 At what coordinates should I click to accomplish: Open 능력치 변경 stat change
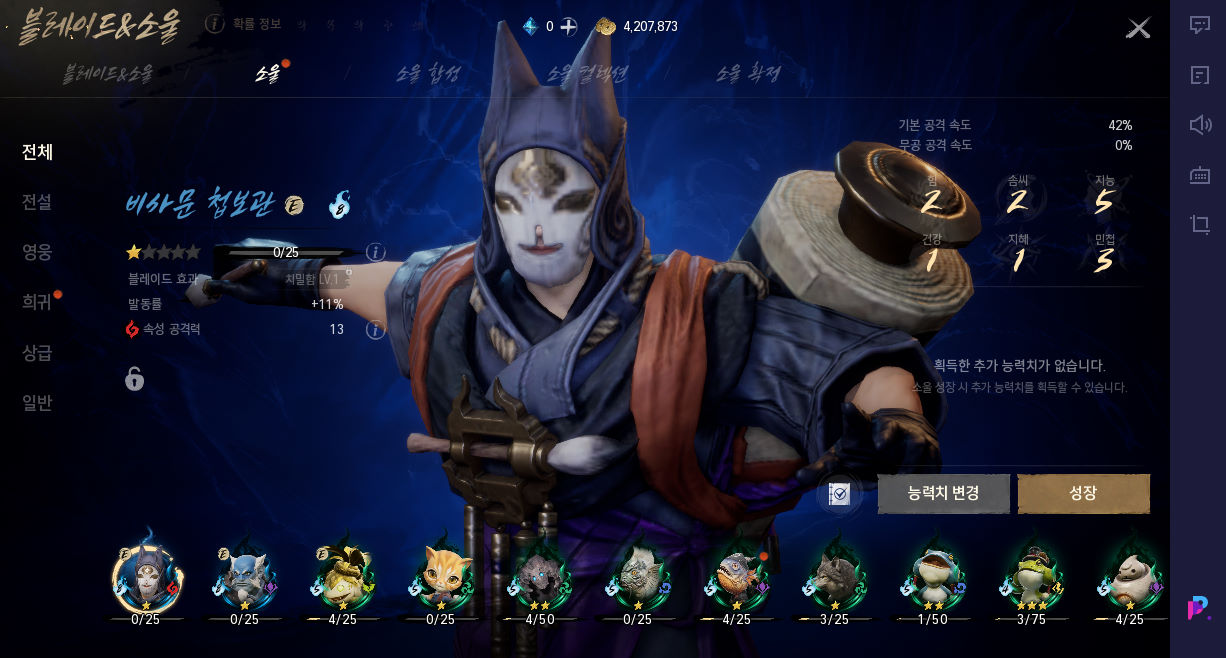(x=943, y=493)
